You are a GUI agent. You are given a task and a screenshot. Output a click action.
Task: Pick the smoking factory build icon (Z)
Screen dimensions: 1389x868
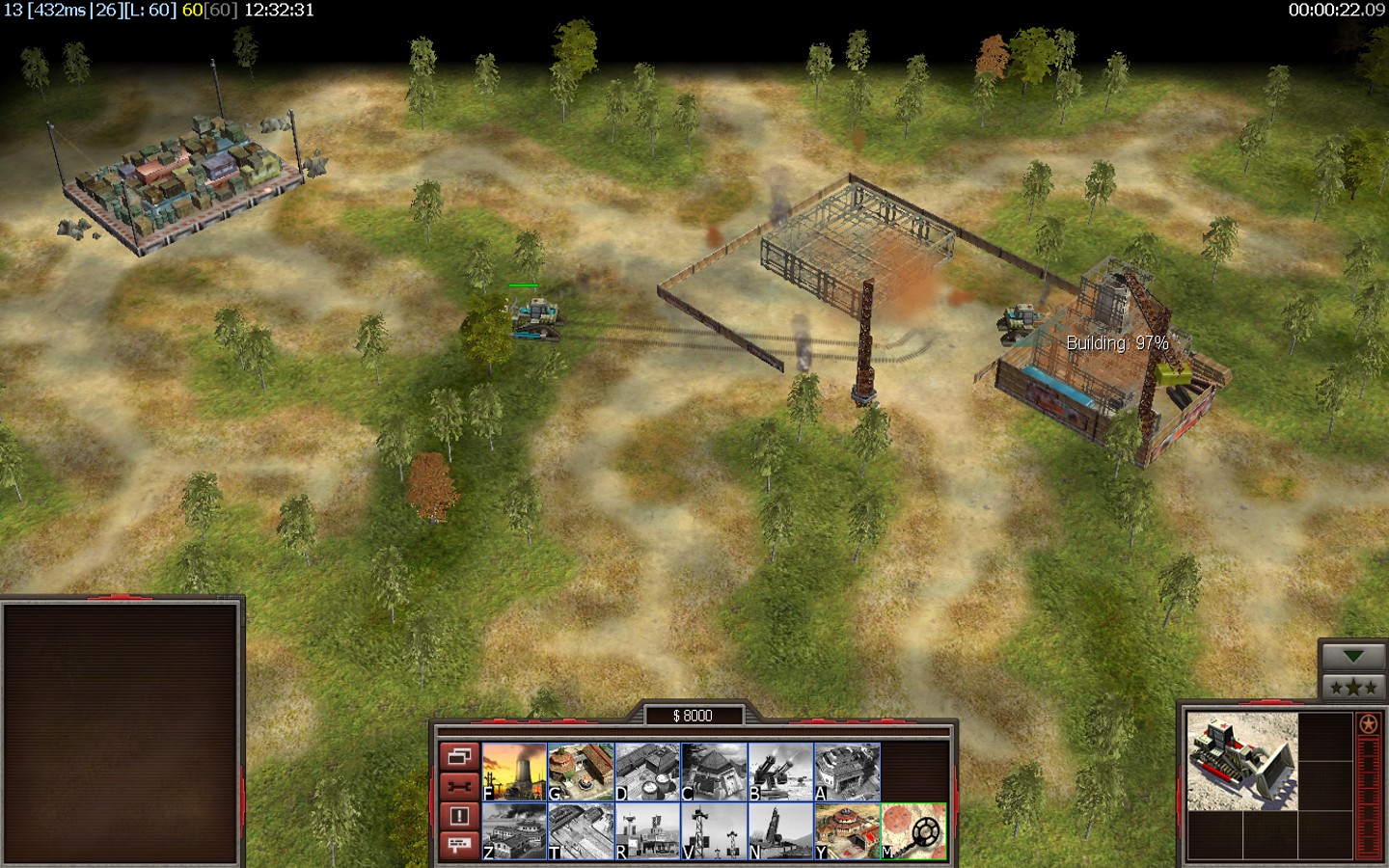click(514, 831)
